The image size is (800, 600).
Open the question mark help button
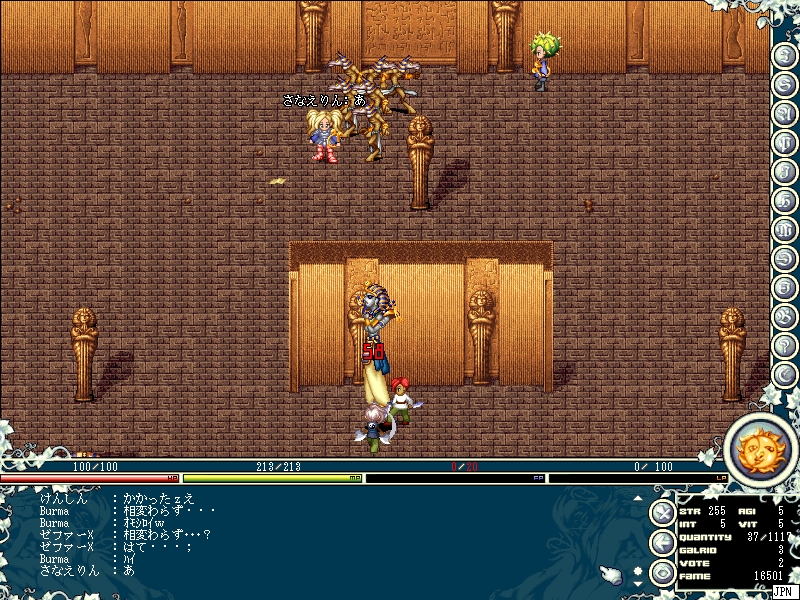(786, 343)
